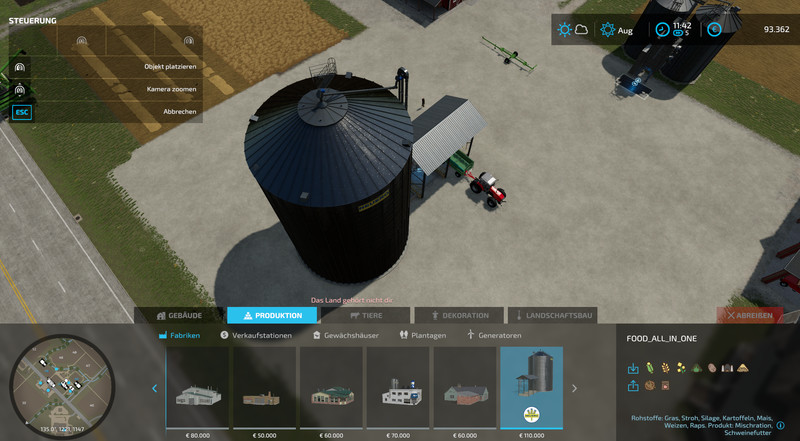Open the Landschaftsbau tab
800x441 pixels.
tap(552, 315)
